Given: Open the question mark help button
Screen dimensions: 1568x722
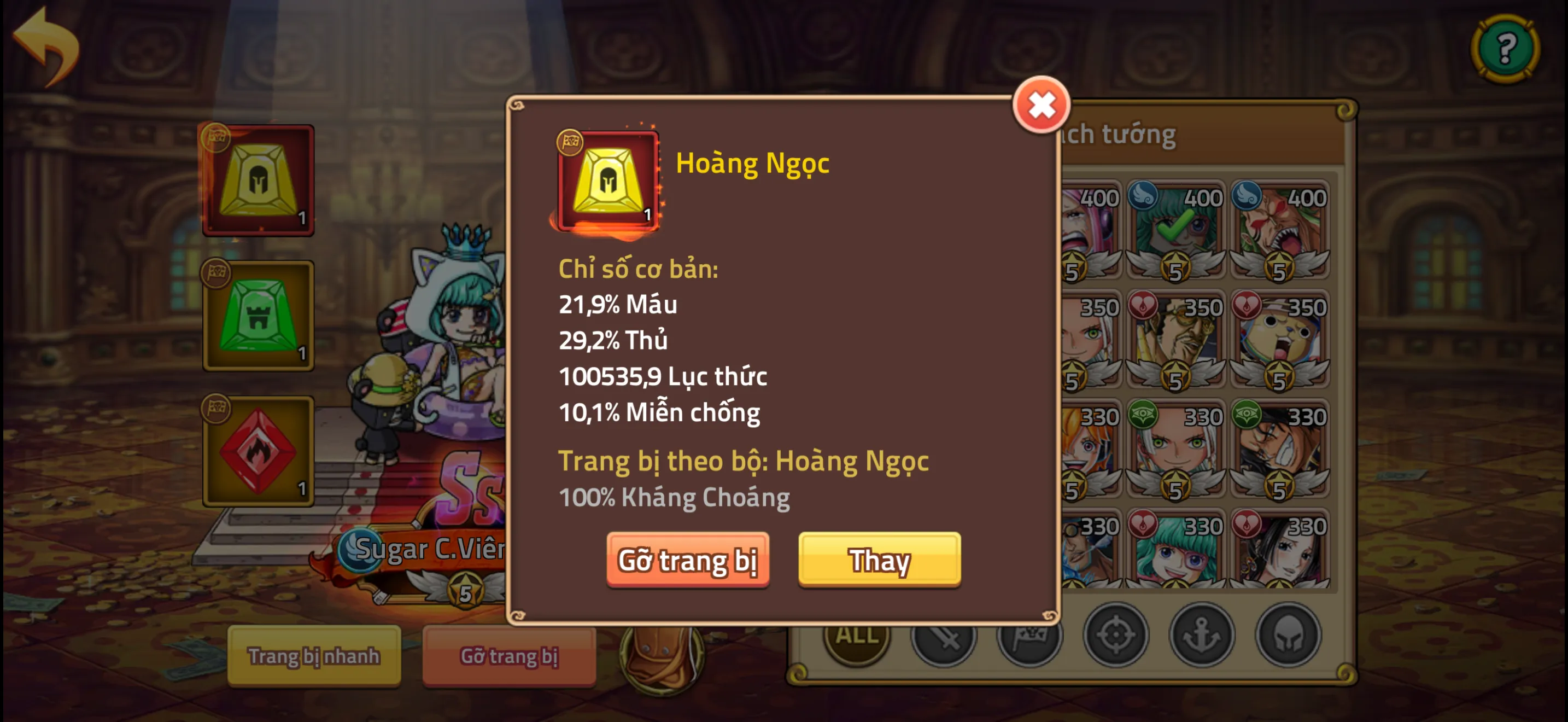Looking at the screenshot, I should coord(1505,48).
